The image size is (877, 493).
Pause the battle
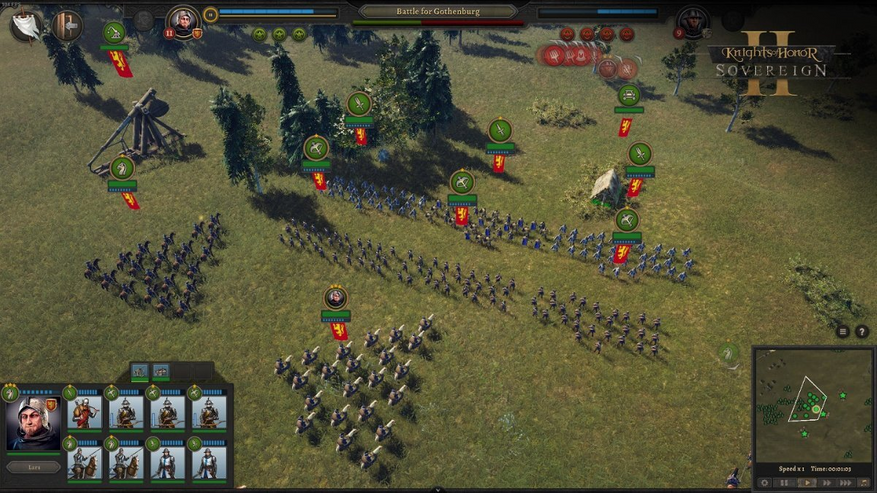[785, 483]
